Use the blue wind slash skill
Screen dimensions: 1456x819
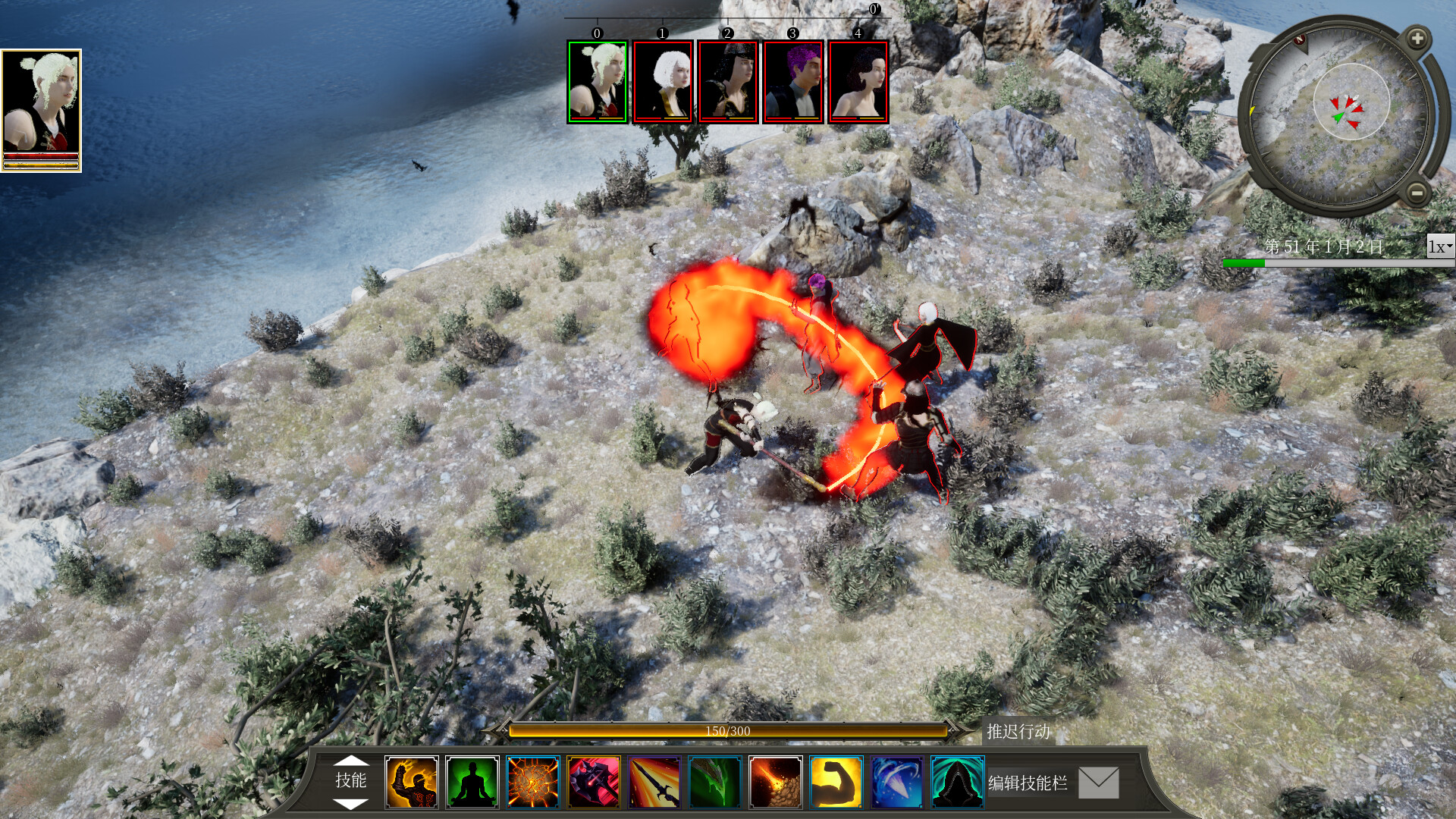pyautogui.click(x=897, y=782)
